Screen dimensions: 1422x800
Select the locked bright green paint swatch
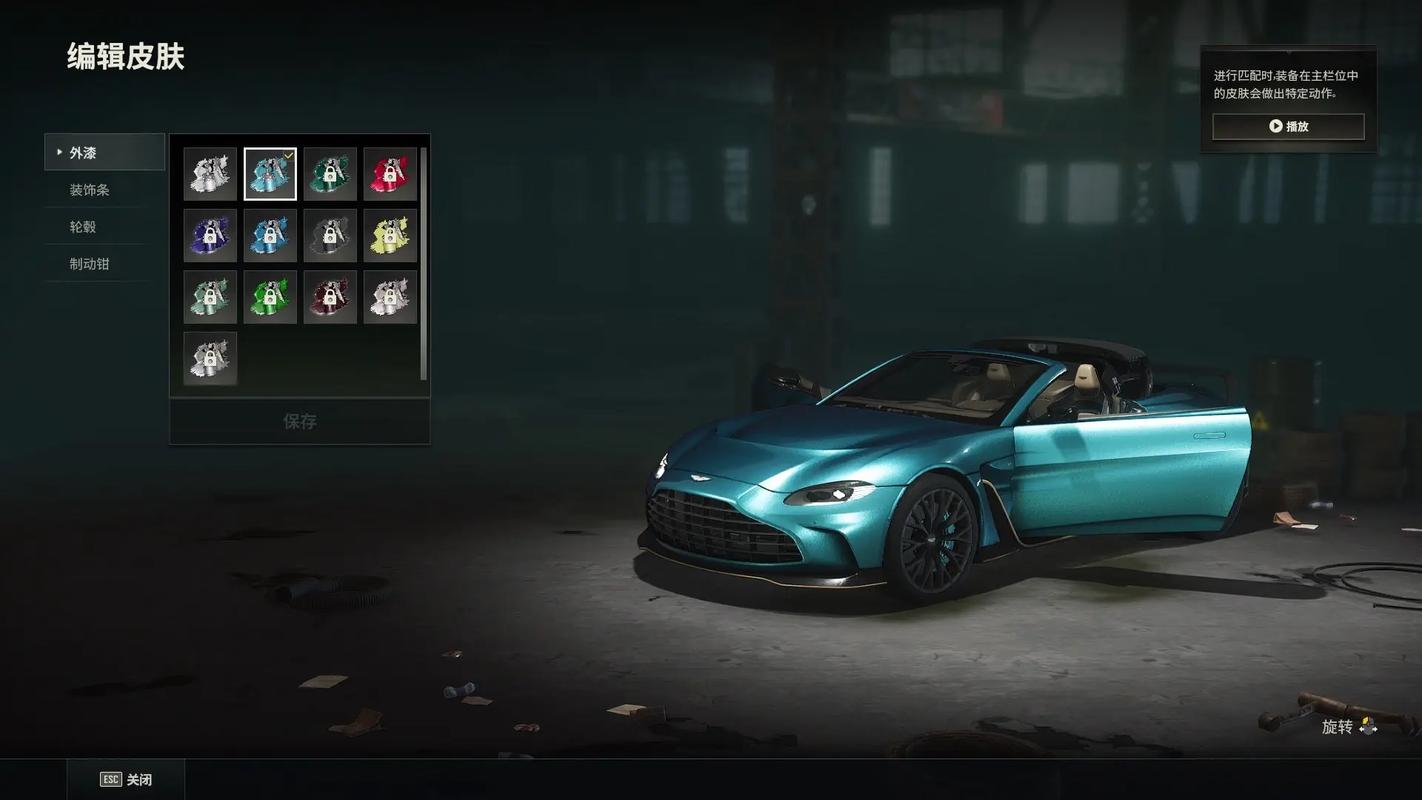[270, 297]
